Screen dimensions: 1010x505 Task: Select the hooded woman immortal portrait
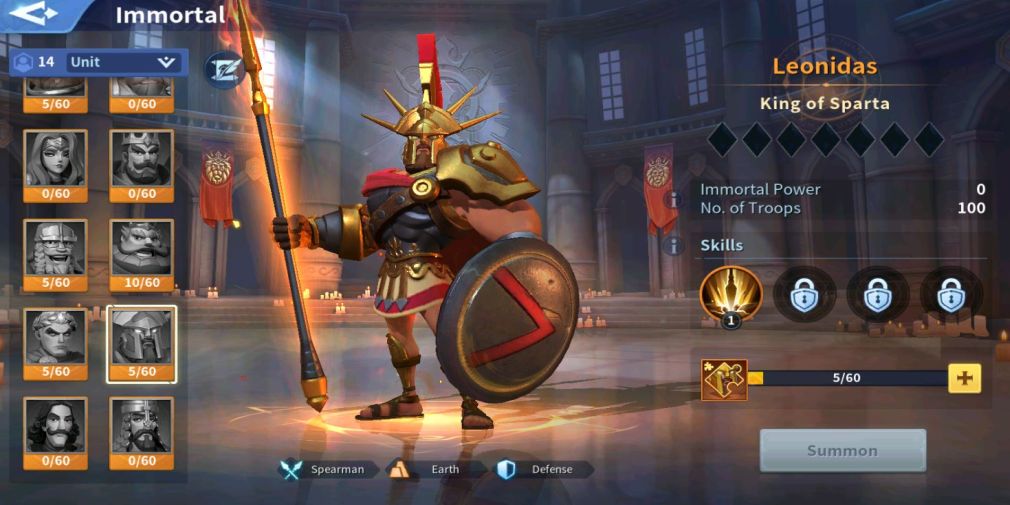click(55, 161)
